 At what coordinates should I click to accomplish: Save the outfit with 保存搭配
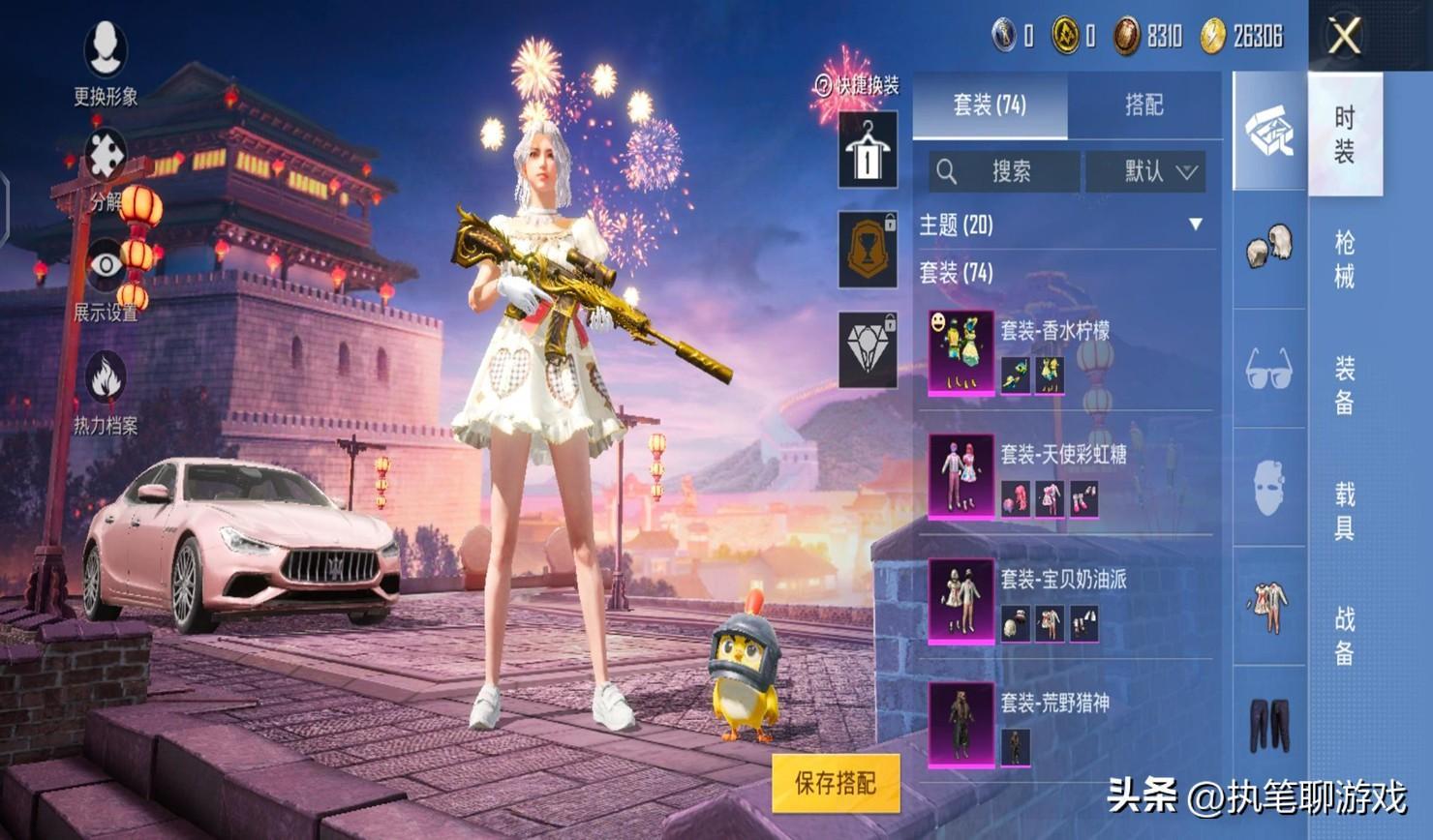point(836,783)
